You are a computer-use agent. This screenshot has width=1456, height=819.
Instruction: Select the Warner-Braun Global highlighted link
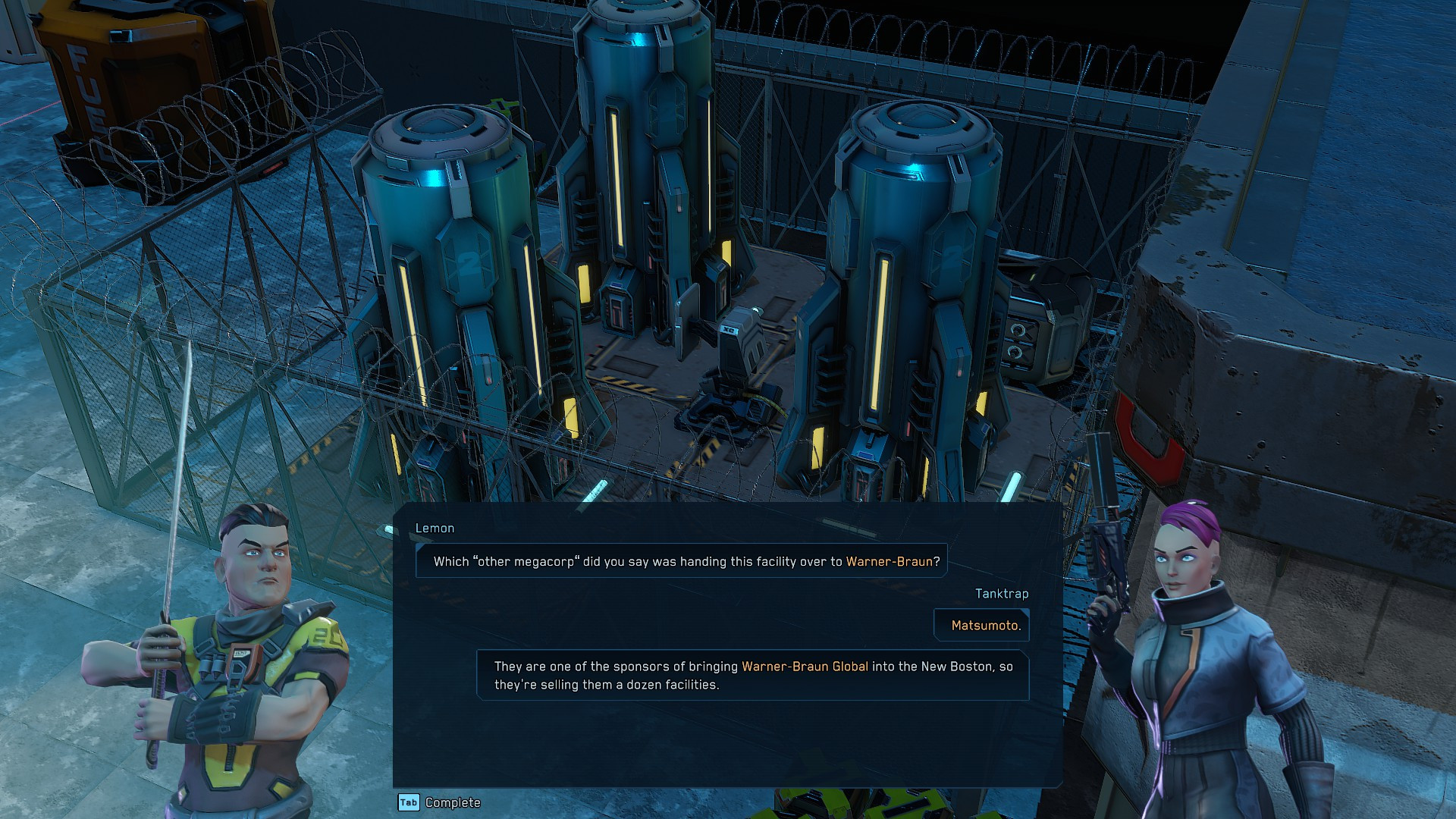[x=805, y=667]
